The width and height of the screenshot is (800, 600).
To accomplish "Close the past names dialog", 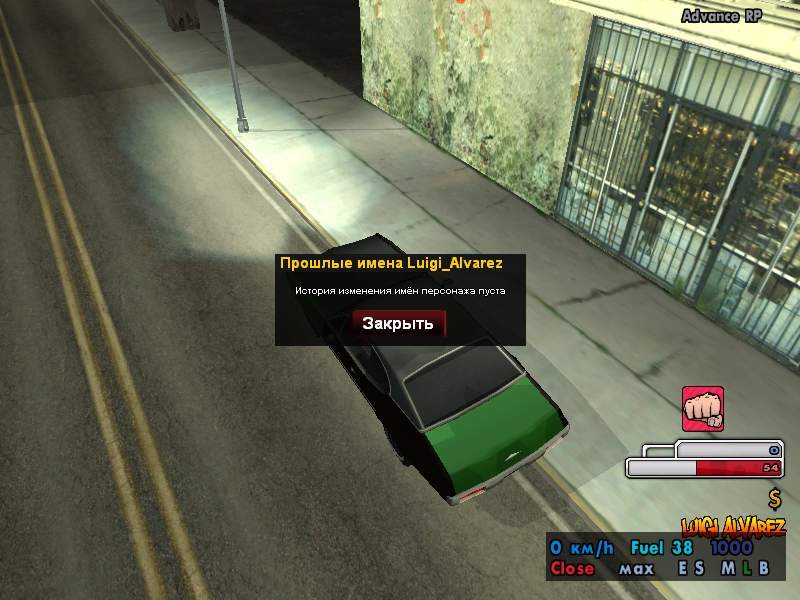I will pyautogui.click(x=398, y=323).
